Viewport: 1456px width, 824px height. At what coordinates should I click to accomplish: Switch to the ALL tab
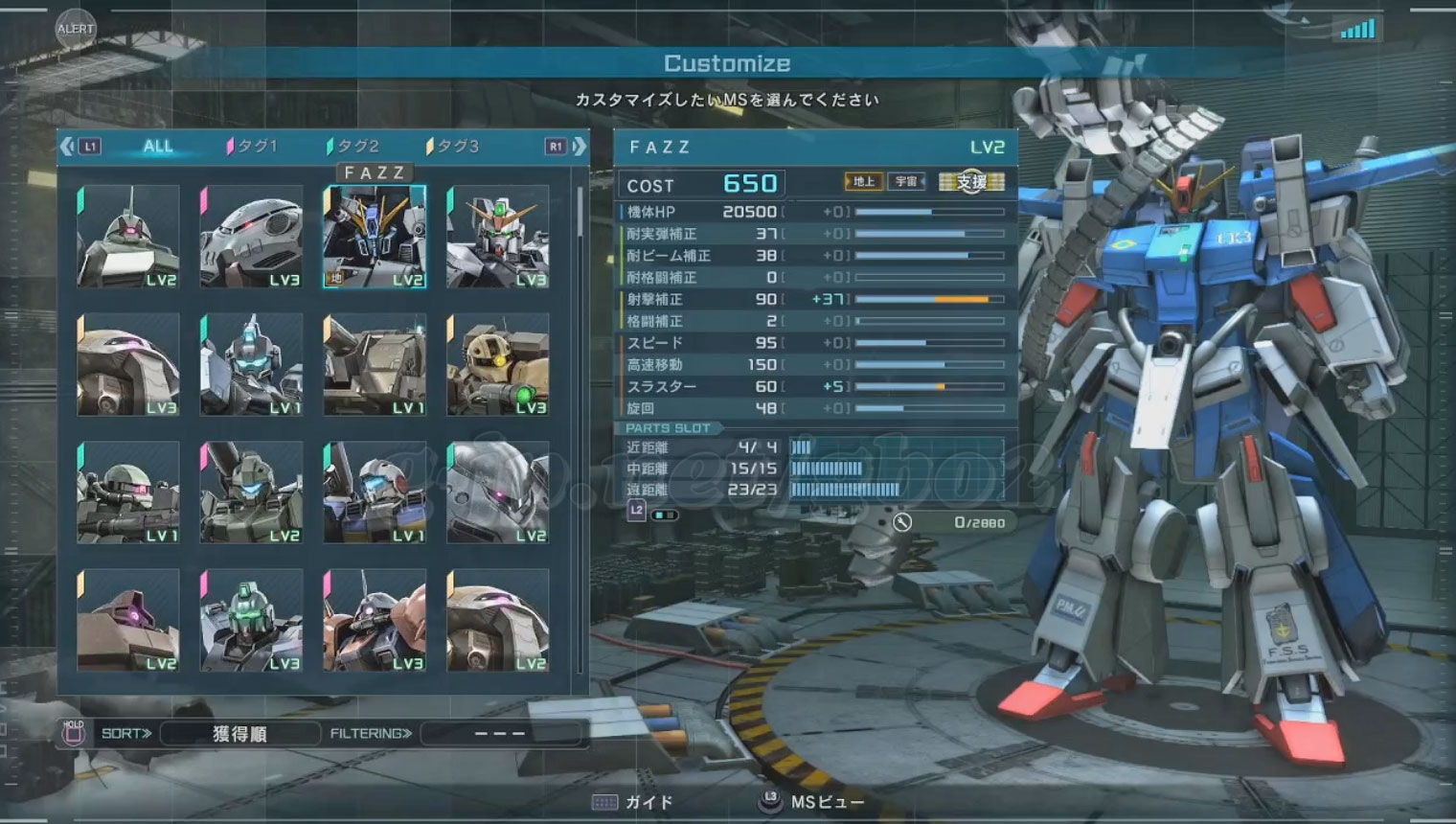[x=157, y=147]
